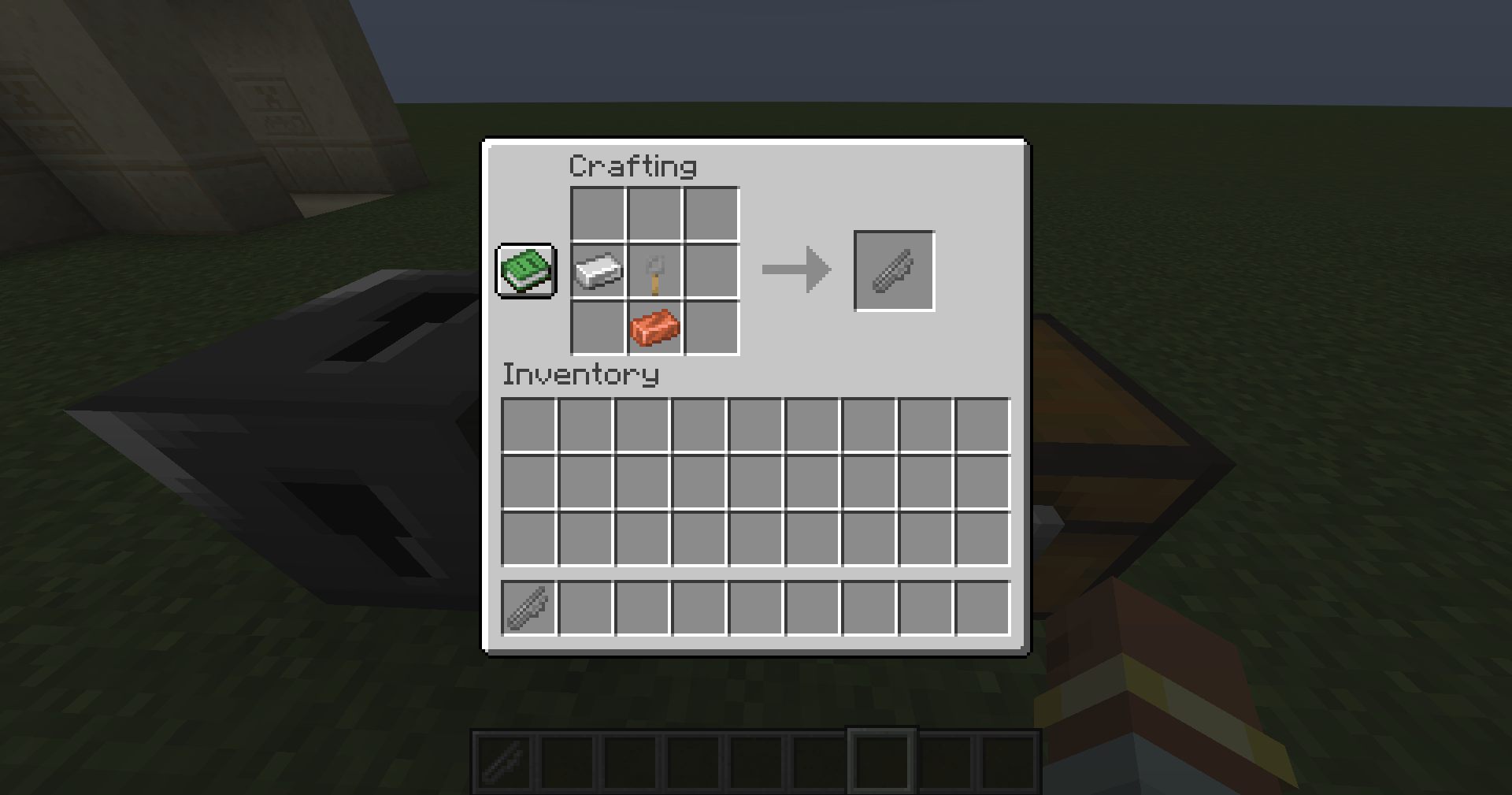Click the crafting result arrow
1512x795 pixels.
point(795,268)
